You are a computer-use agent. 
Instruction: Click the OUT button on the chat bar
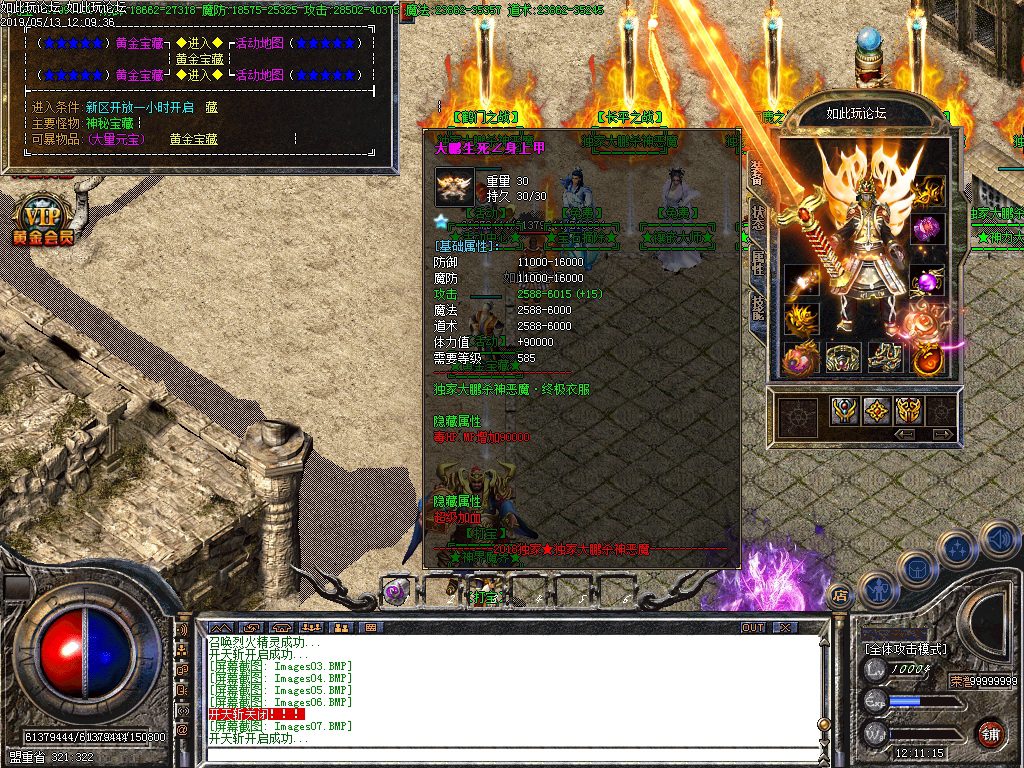click(x=753, y=628)
